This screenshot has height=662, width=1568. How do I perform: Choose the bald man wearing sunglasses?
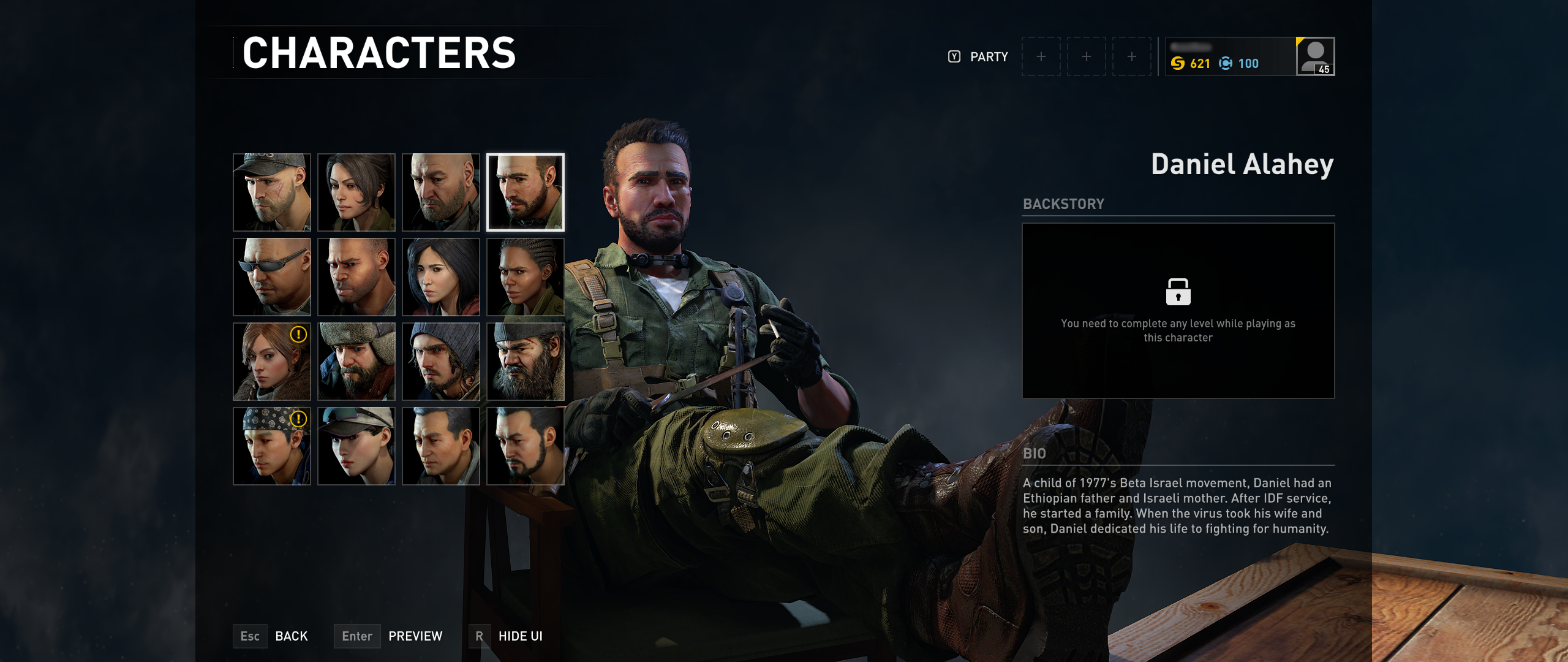(x=272, y=277)
